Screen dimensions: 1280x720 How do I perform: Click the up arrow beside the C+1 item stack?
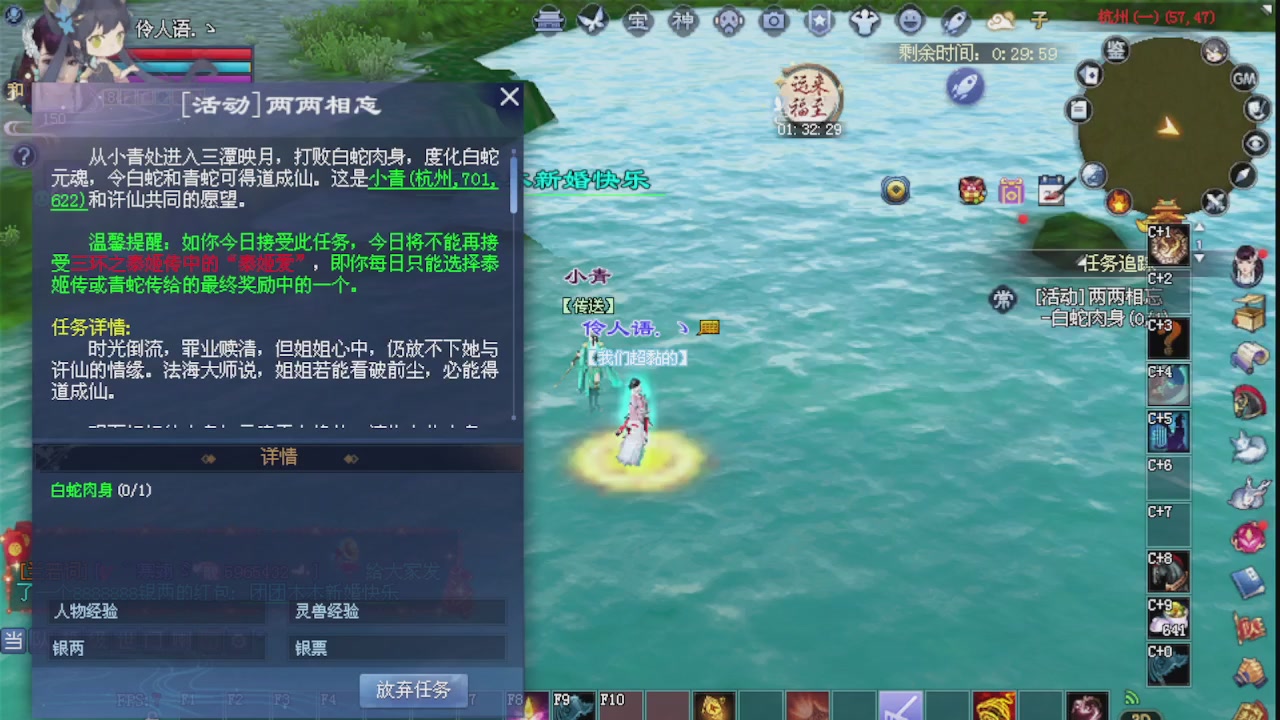1198,226
